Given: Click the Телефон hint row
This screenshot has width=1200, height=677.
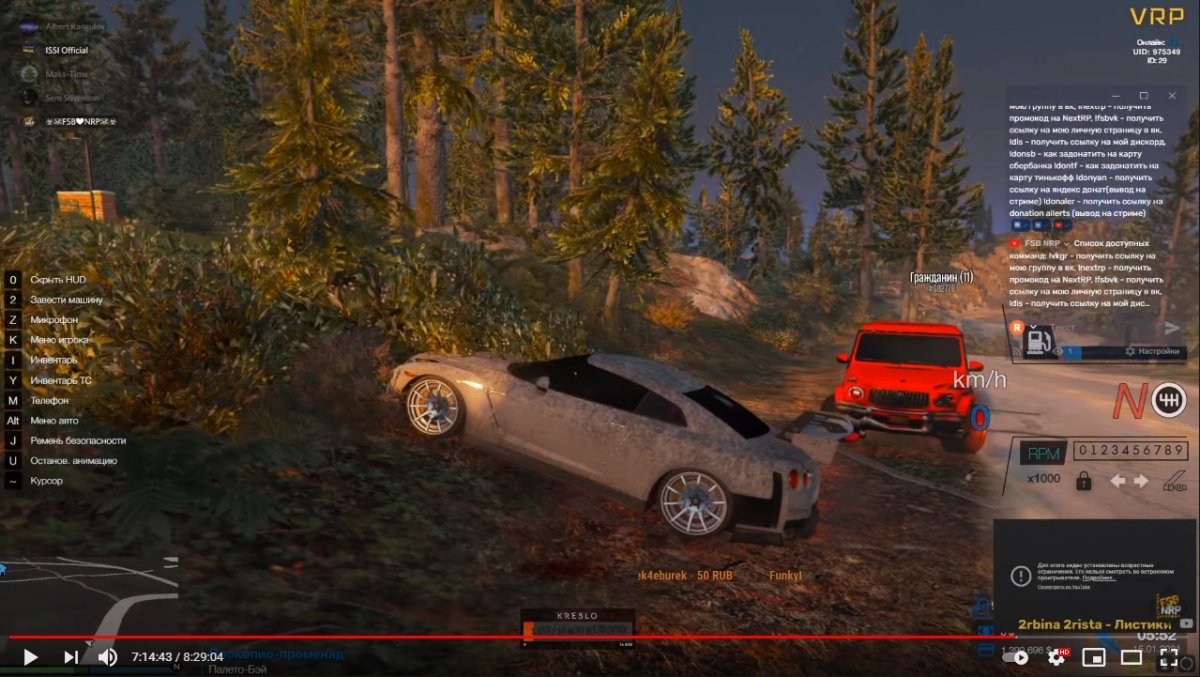Looking at the screenshot, I should click(x=49, y=400).
